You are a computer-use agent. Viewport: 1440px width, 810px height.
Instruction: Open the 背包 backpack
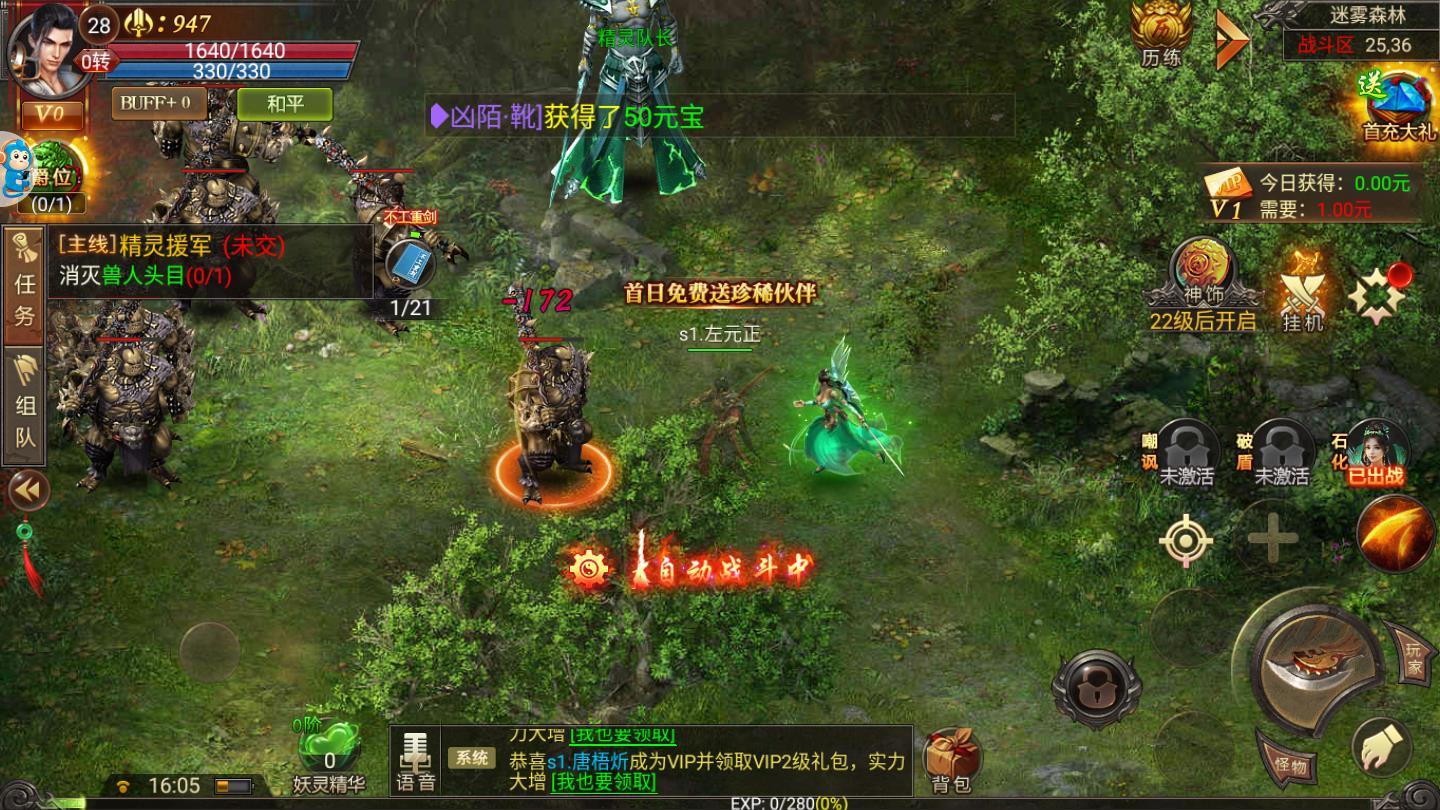949,761
